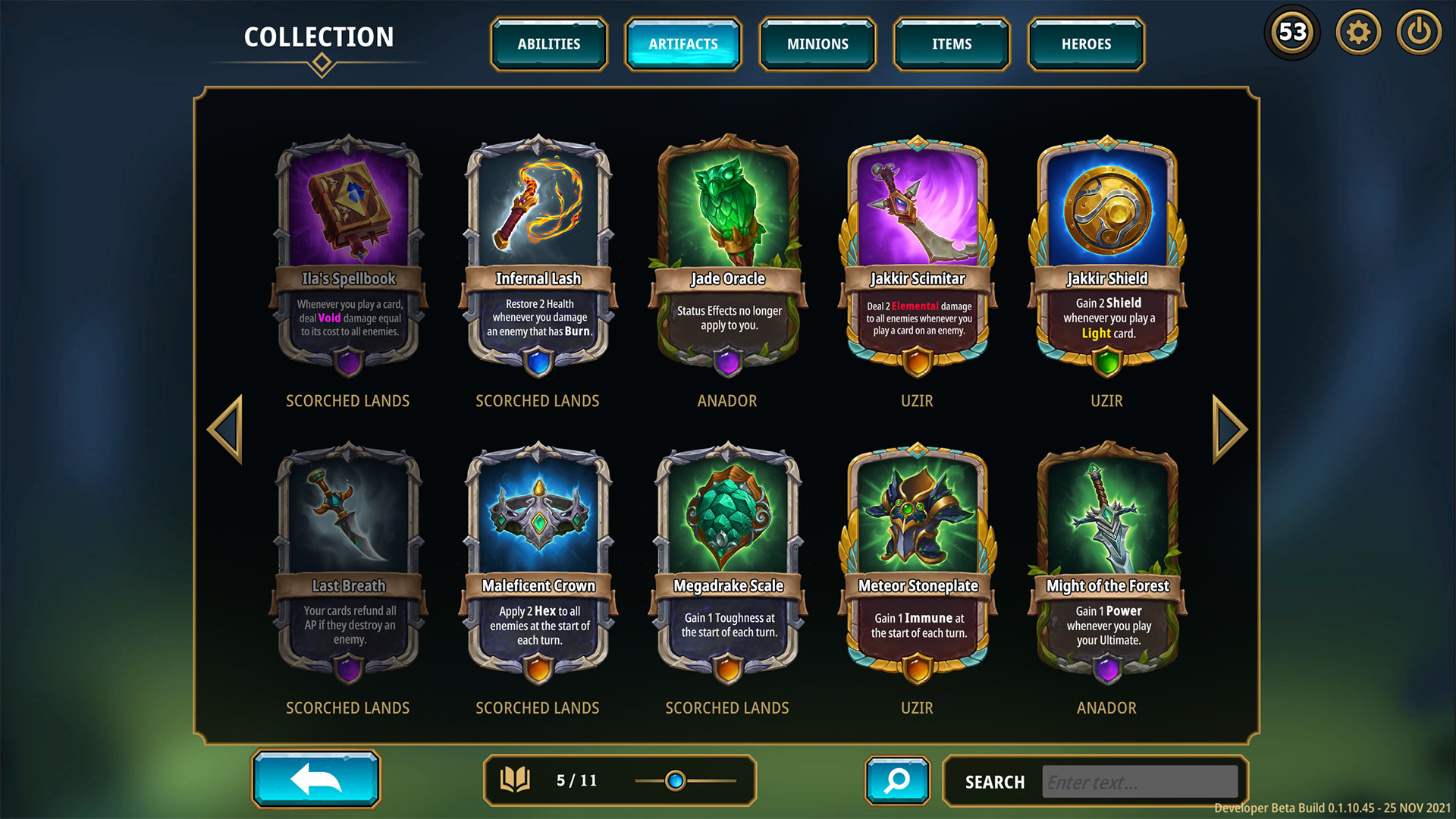Select the Artifacts tab

tap(682, 44)
